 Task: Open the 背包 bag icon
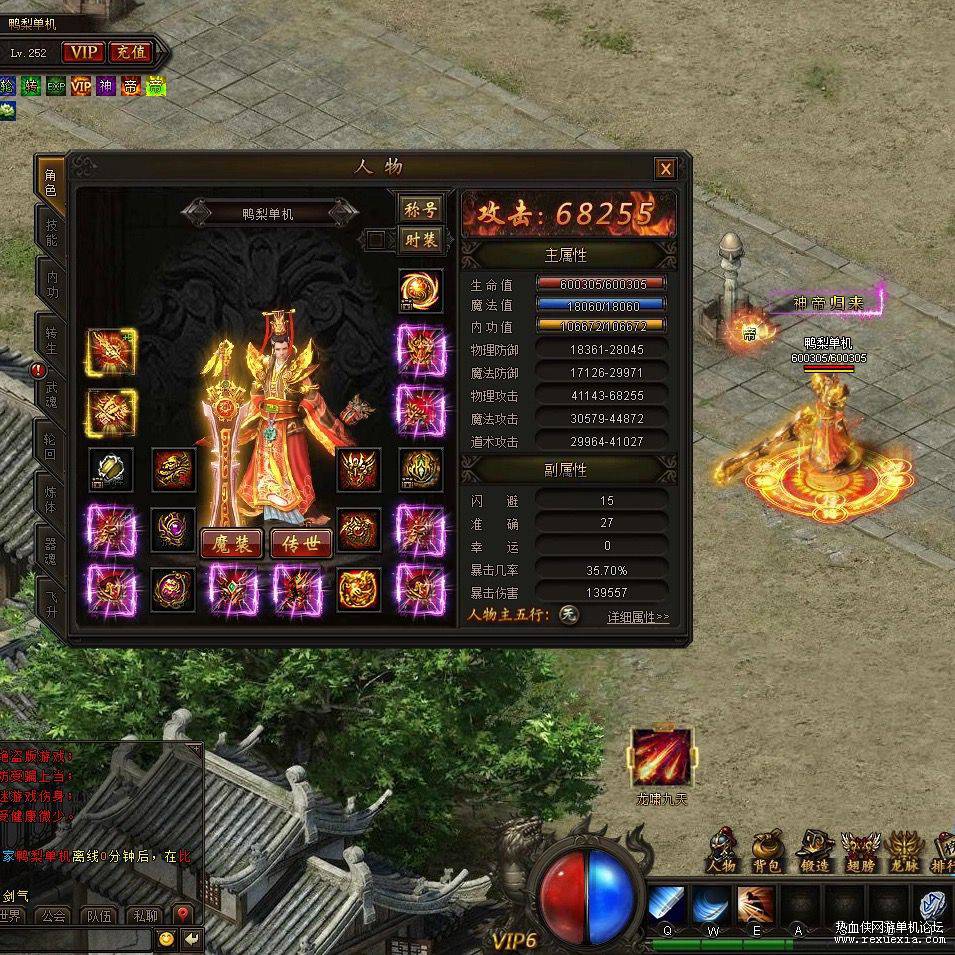767,850
